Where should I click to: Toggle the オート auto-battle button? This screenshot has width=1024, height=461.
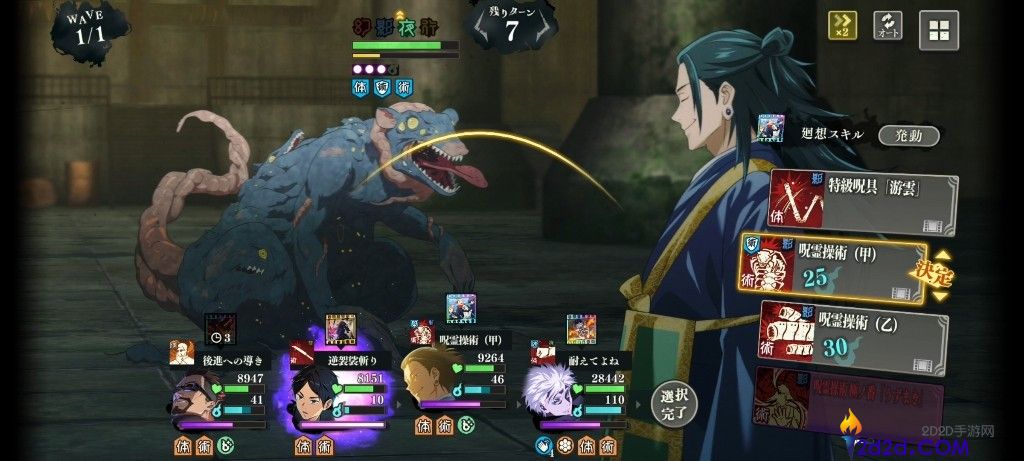click(x=887, y=26)
